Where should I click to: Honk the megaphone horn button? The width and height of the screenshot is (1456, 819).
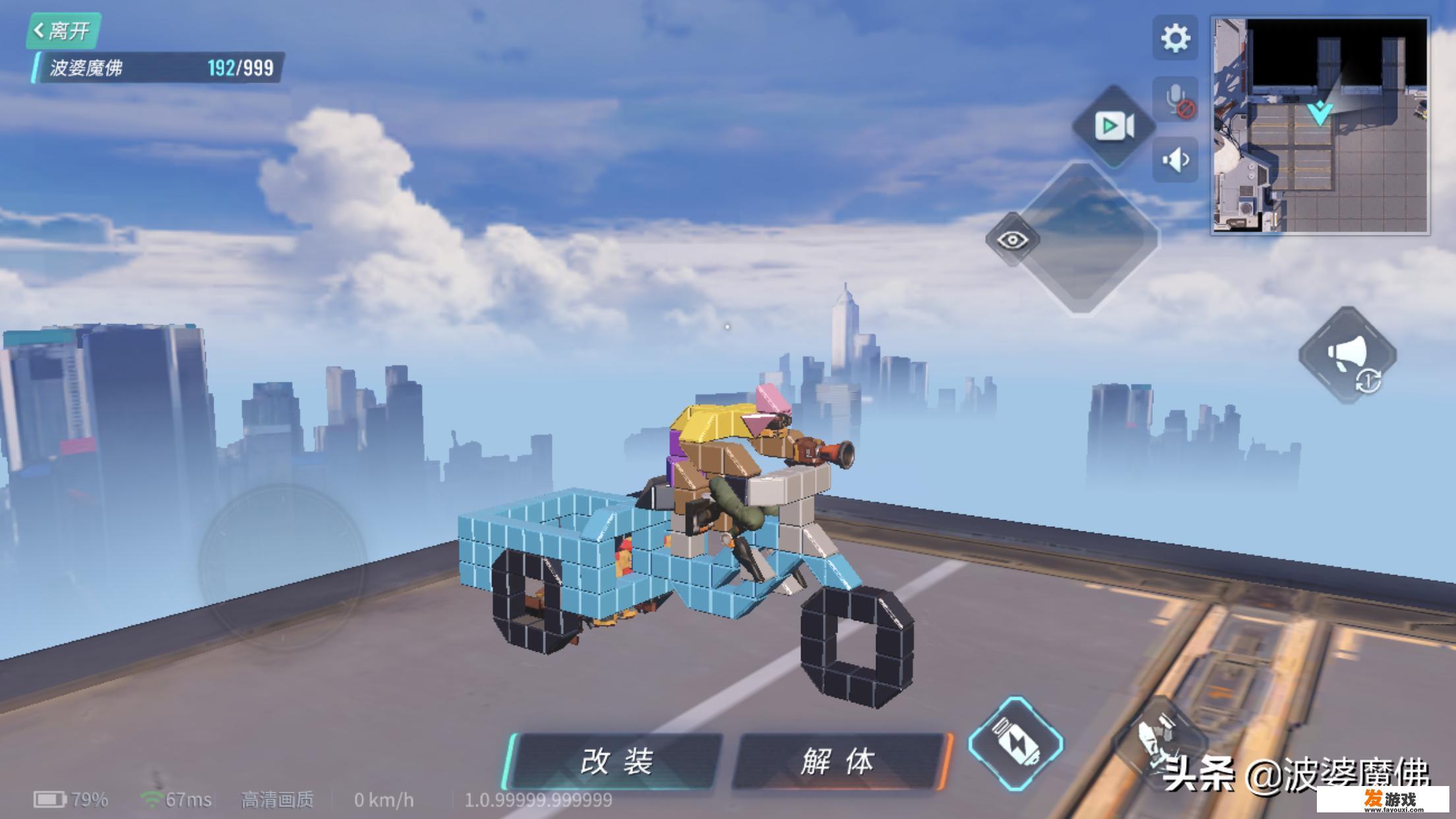pyautogui.click(x=1348, y=355)
